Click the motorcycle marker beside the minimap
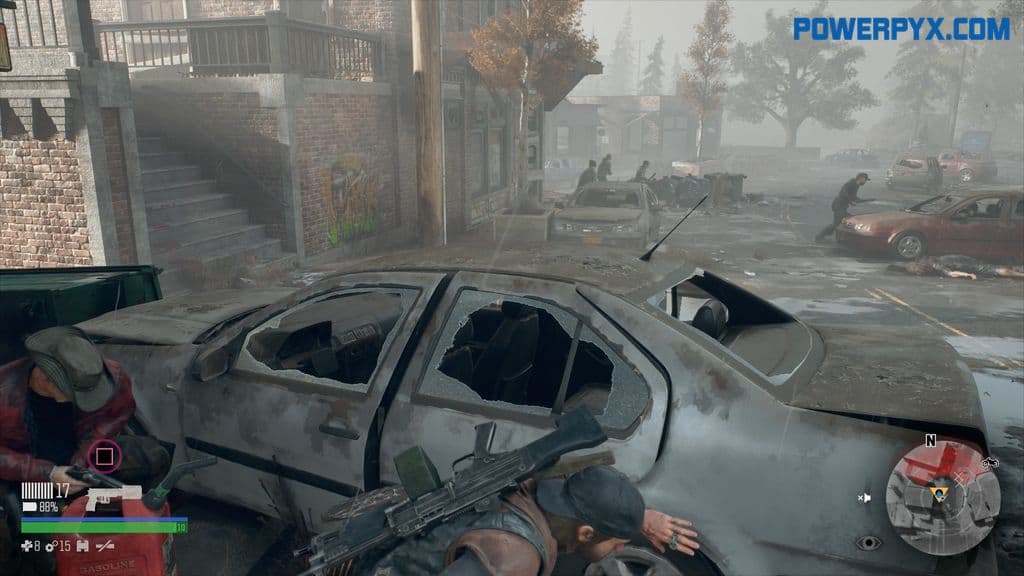This screenshot has width=1024, height=576. click(x=991, y=463)
